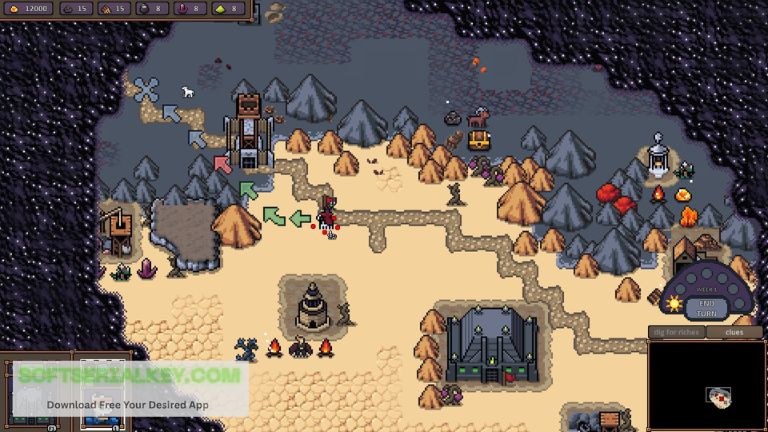Select the dig for riches button
The width and height of the screenshot is (768, 432).
click(677, 332)
